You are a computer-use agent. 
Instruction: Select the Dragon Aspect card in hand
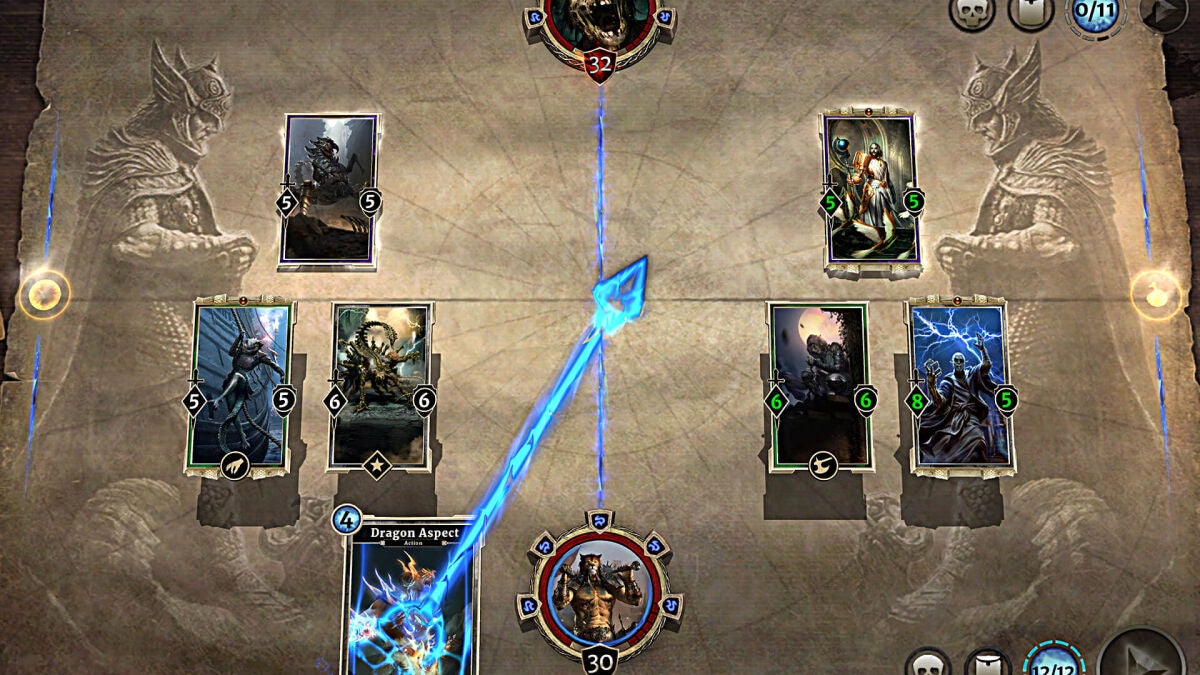pos(412,600)
